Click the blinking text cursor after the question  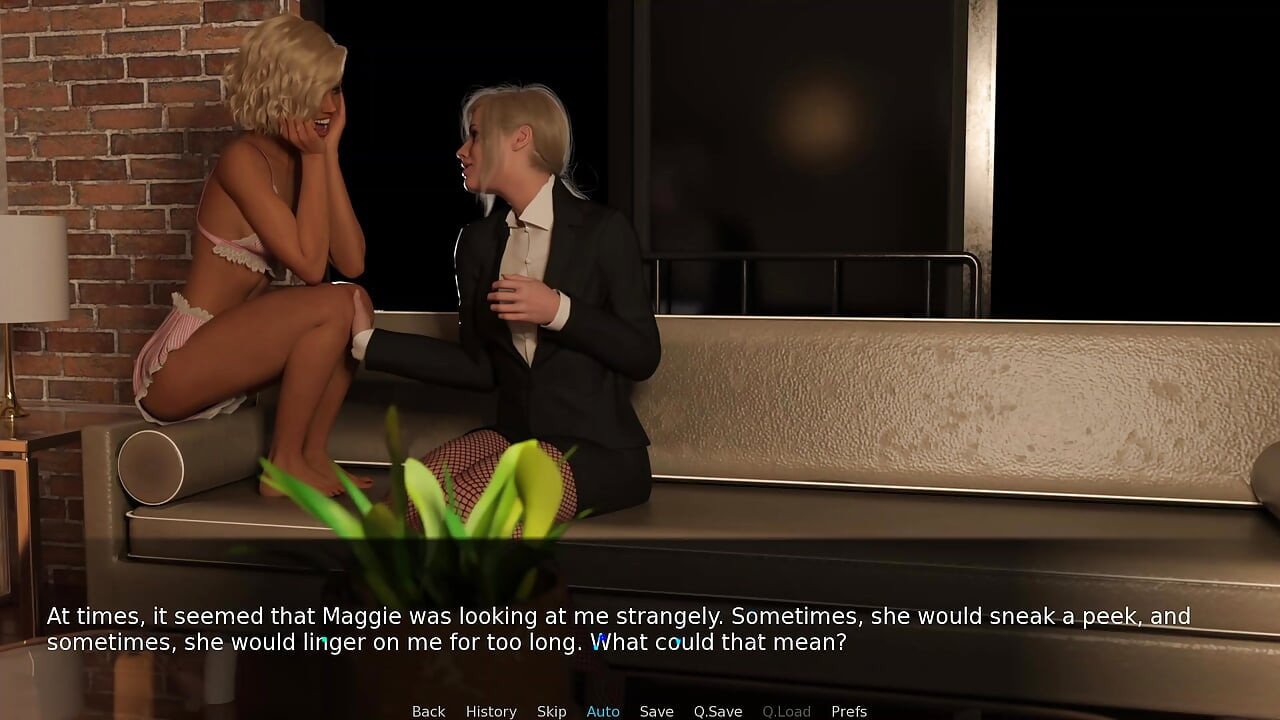tap(856, 642)
